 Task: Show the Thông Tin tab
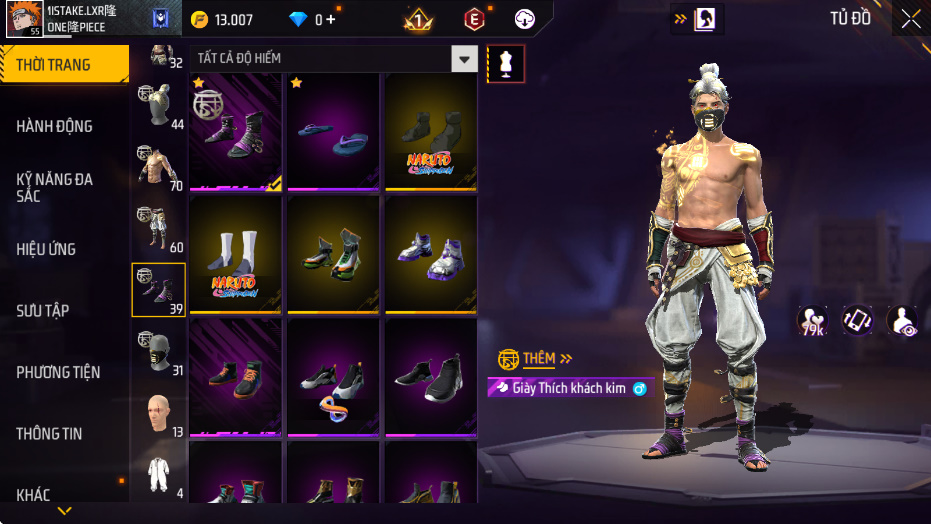click(49, 434)
